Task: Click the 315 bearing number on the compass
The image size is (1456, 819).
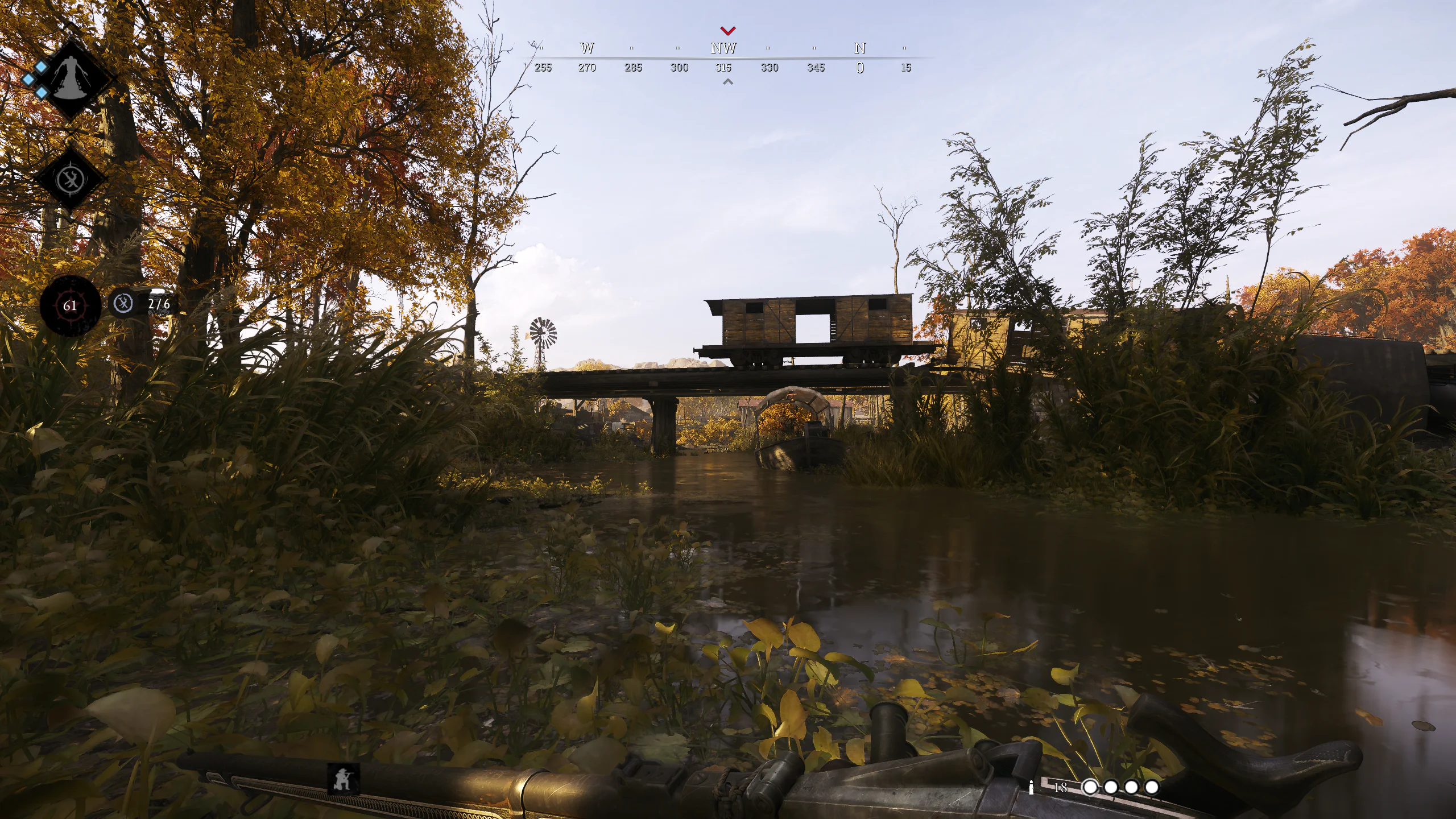Action: [725, 67]
